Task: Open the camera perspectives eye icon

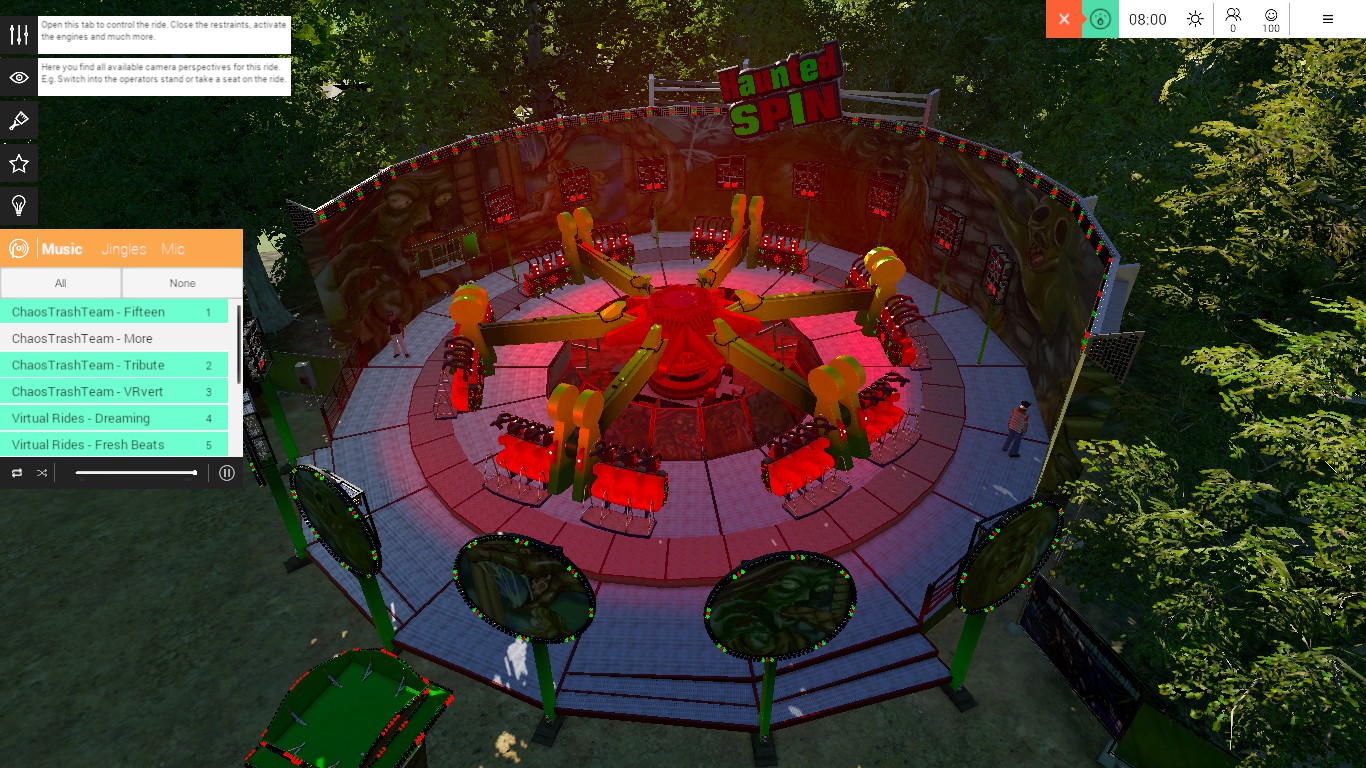Action: (x=18, y=76)
